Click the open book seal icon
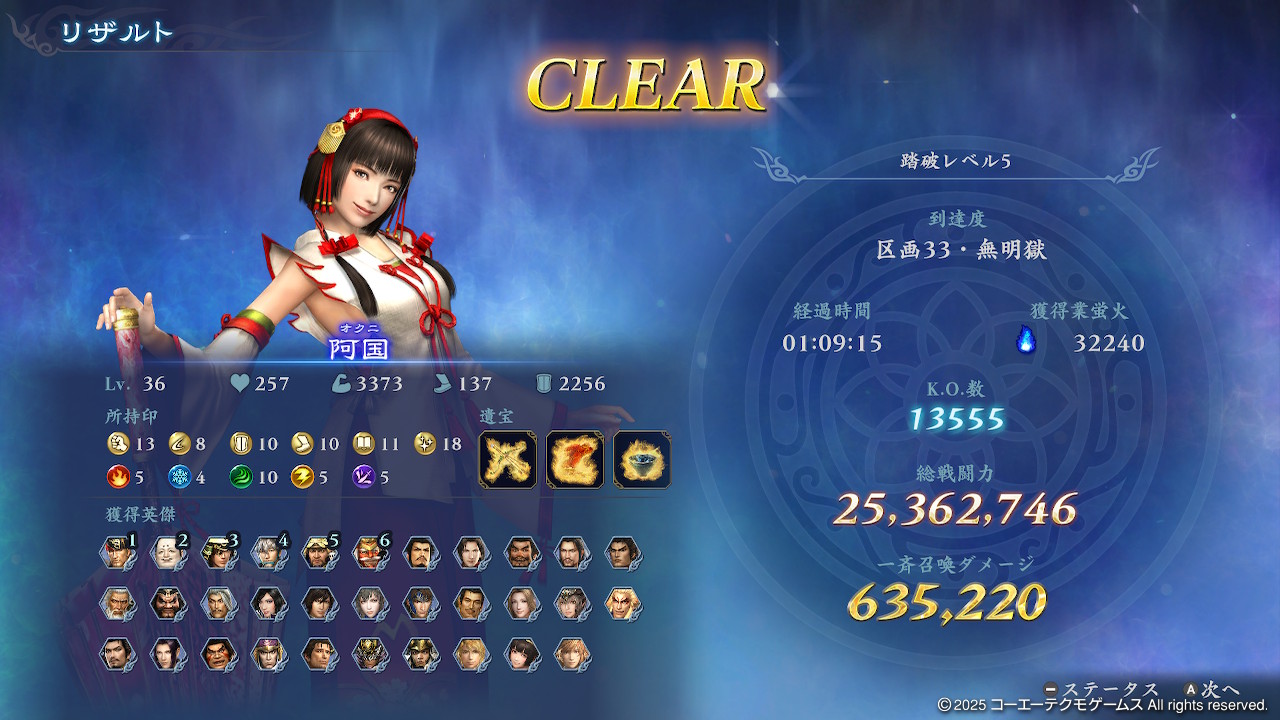The width and height of the screenshot is (1280, 720). pyautogui.click(x=364, y=443)
